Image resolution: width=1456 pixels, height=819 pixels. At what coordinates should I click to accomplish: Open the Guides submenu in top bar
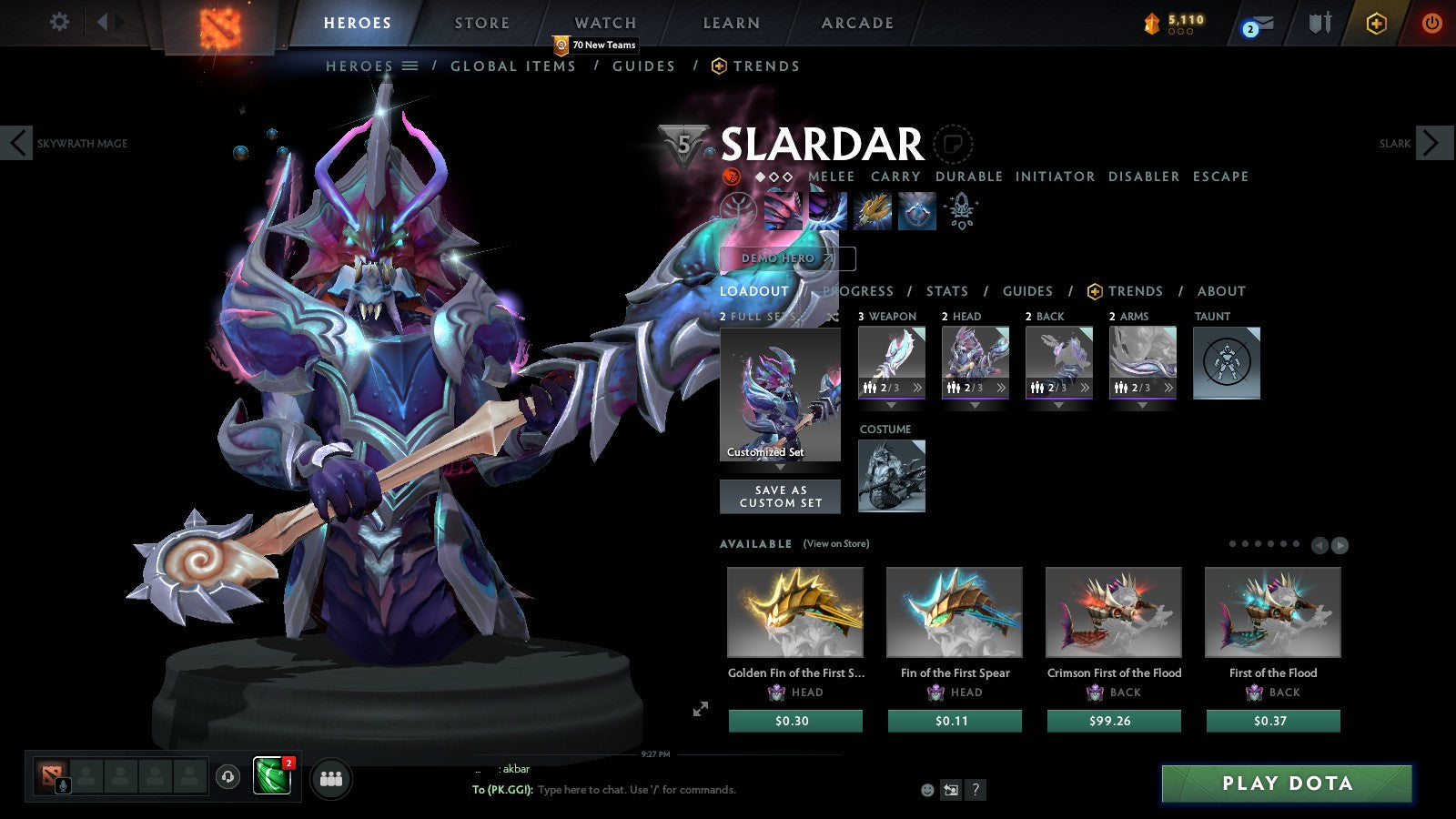coord(643,66)
